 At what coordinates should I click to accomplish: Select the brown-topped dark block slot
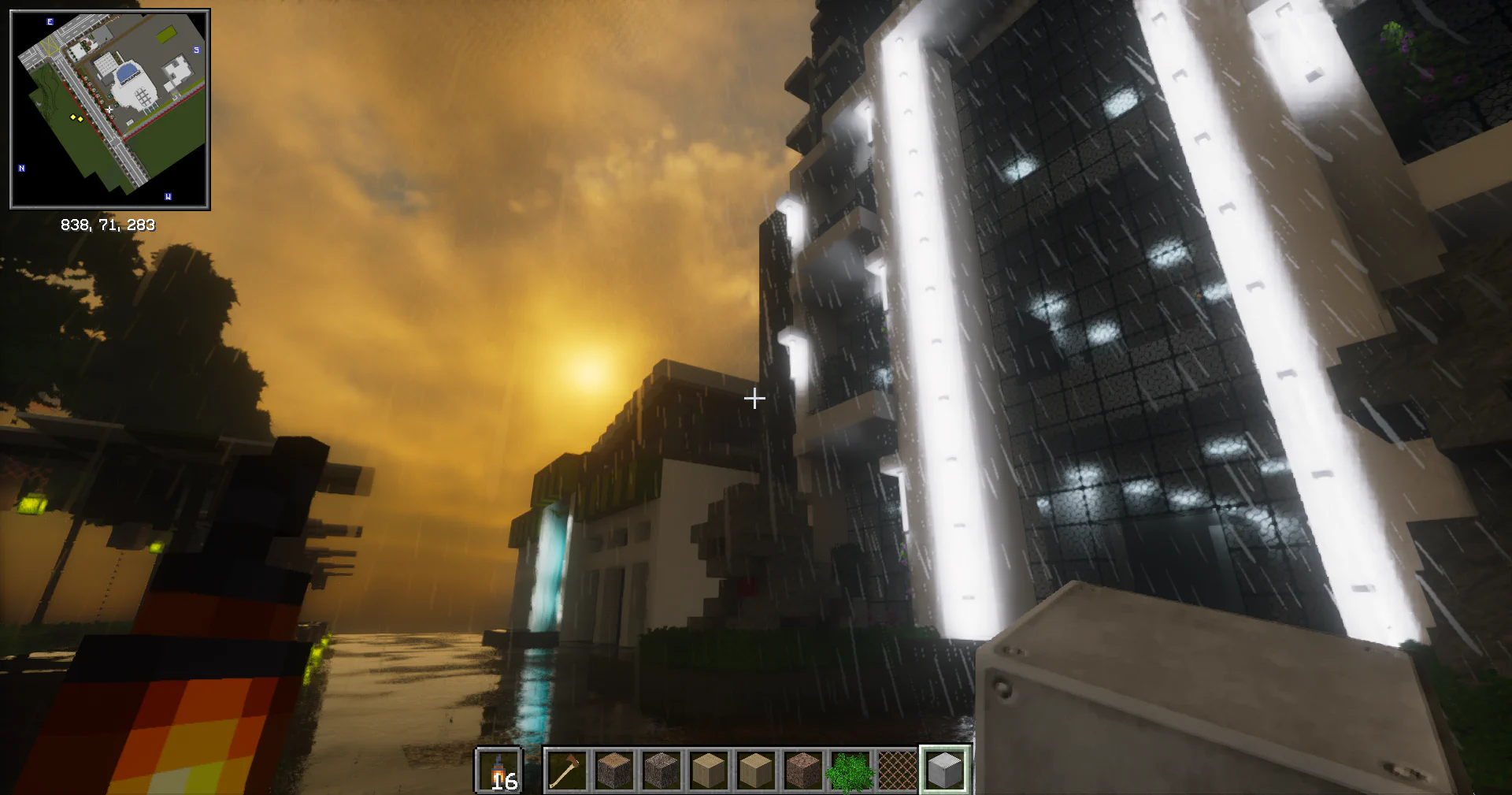[x=613, y=770]
